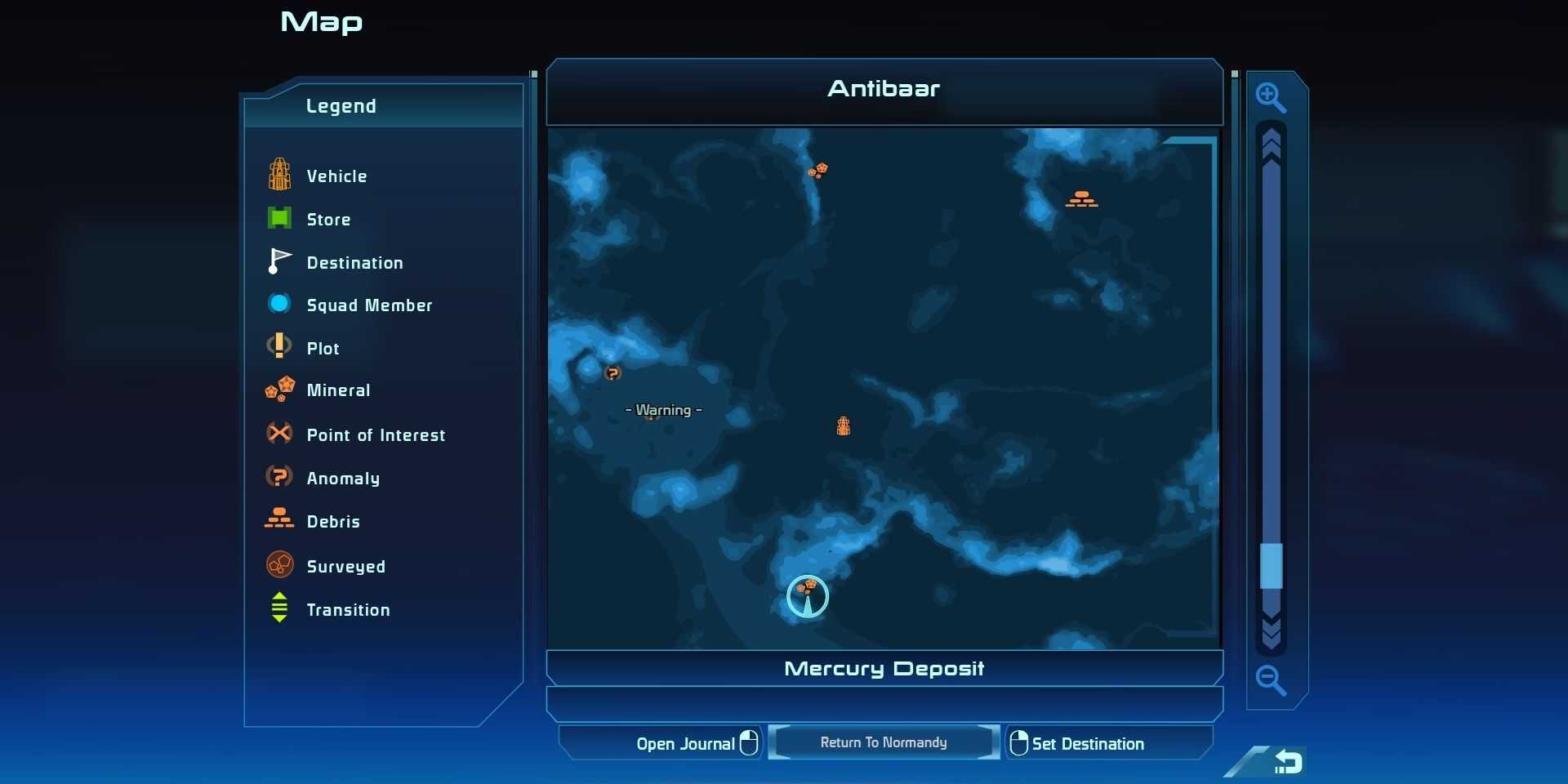1568x784 pixels.
Task: Click the Return To Normandy button
Action: (884, 742)
